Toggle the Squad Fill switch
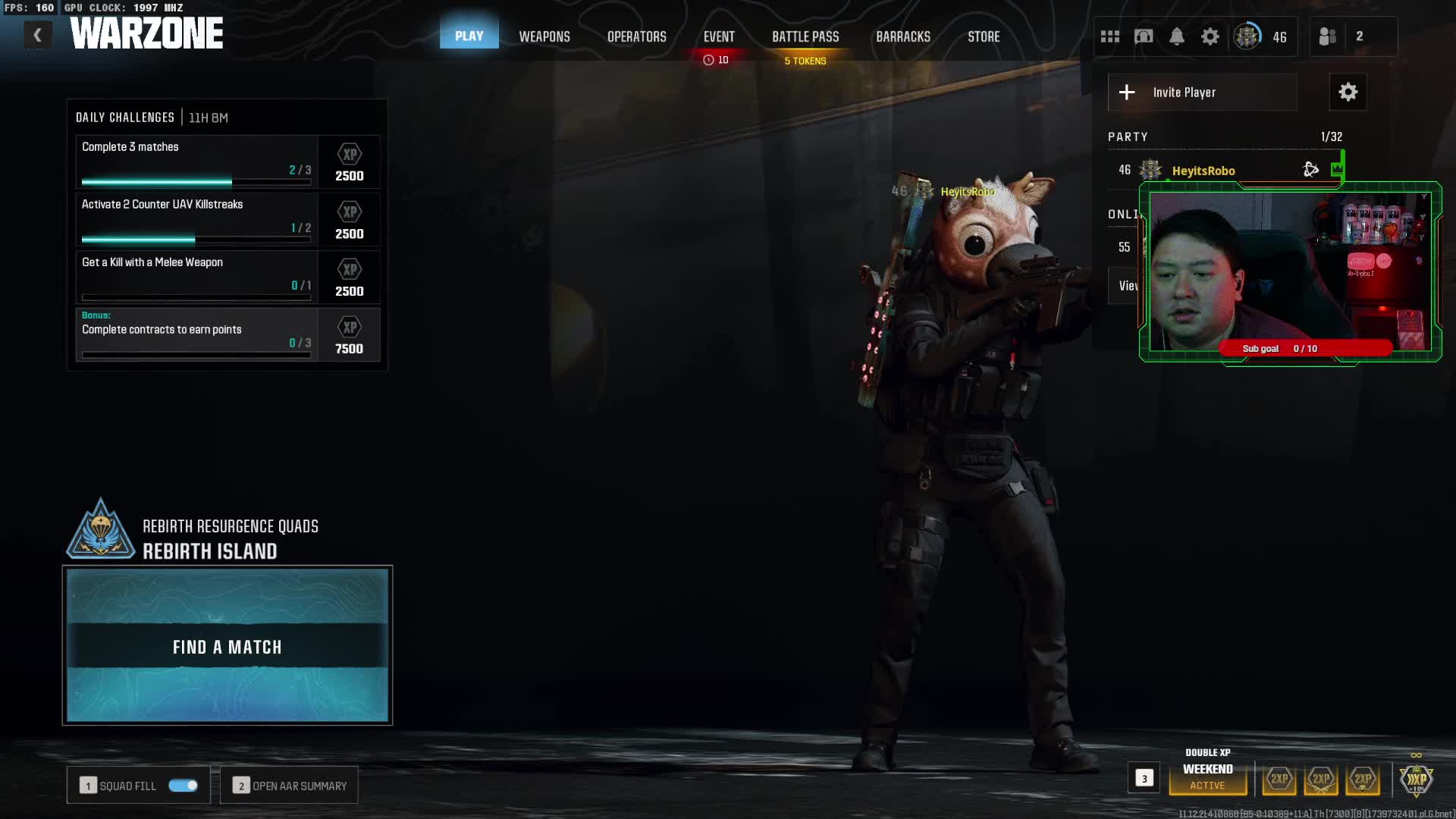1456x819 pixels. tap(183, 786)
